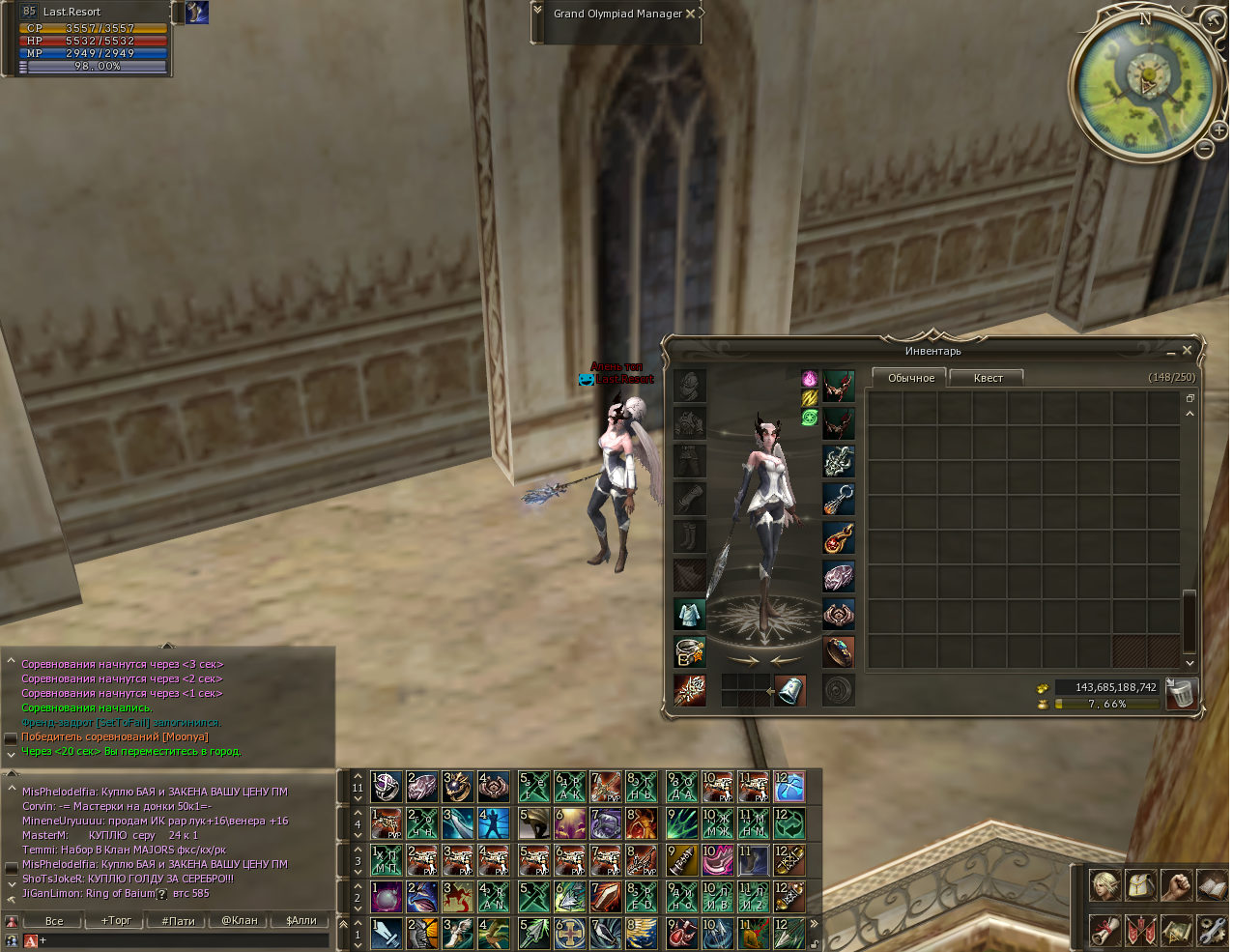
Task: Focus the chat message input field
Action: (x=184, y=939)
